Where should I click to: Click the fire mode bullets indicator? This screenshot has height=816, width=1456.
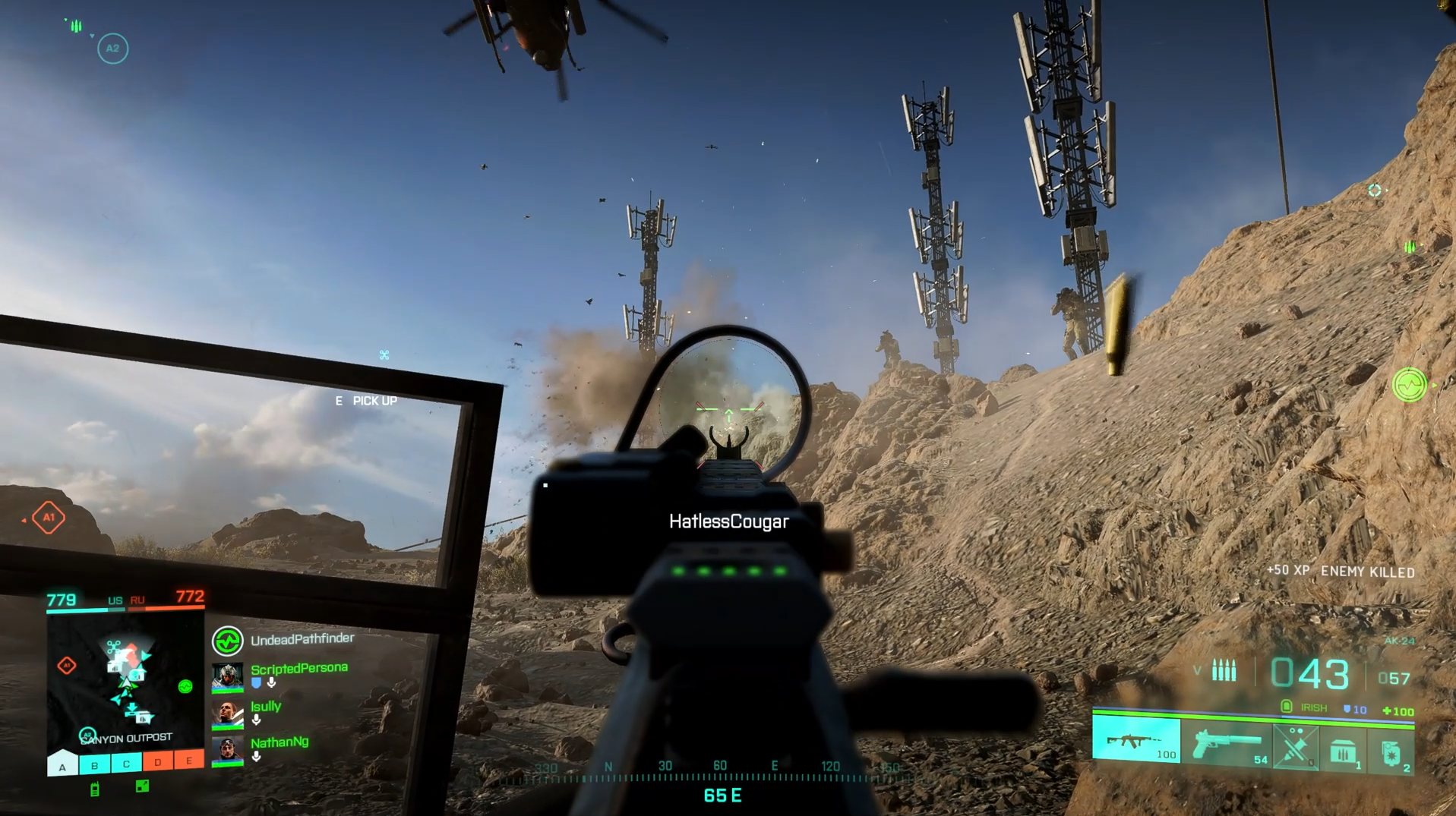click(x=1224, y=670)
